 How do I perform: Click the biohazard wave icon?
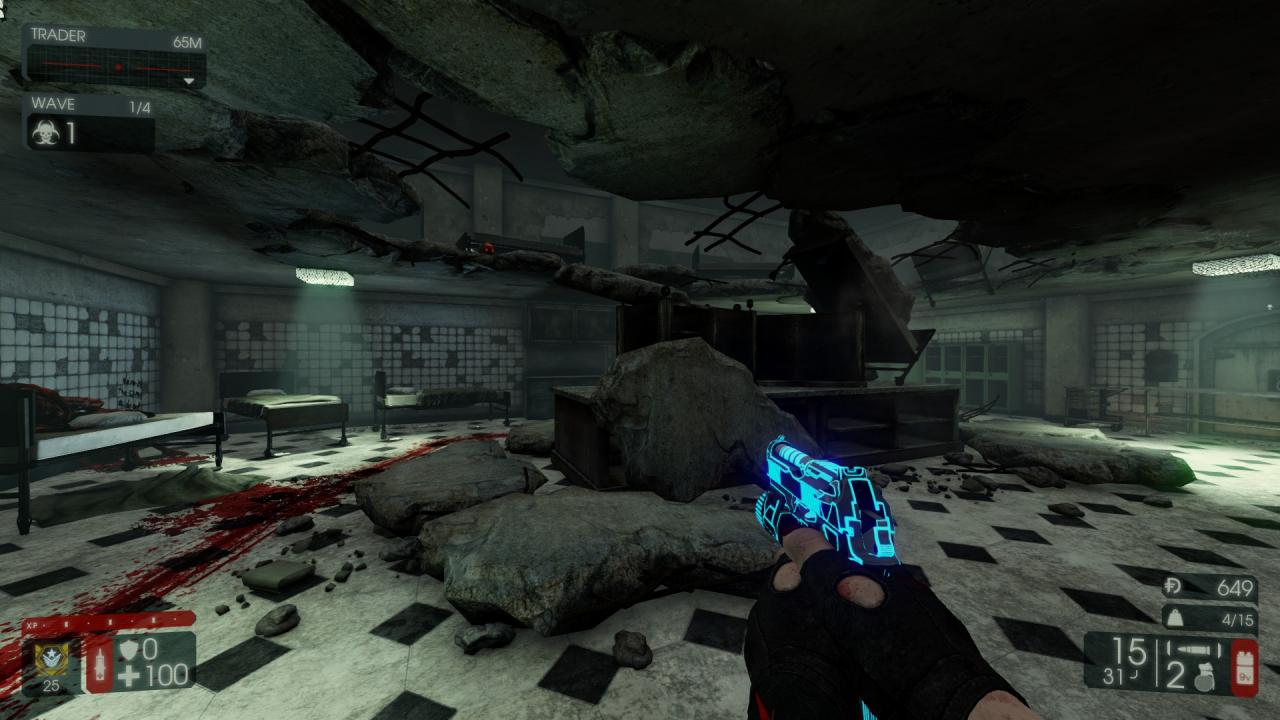(x=44, y=133)
